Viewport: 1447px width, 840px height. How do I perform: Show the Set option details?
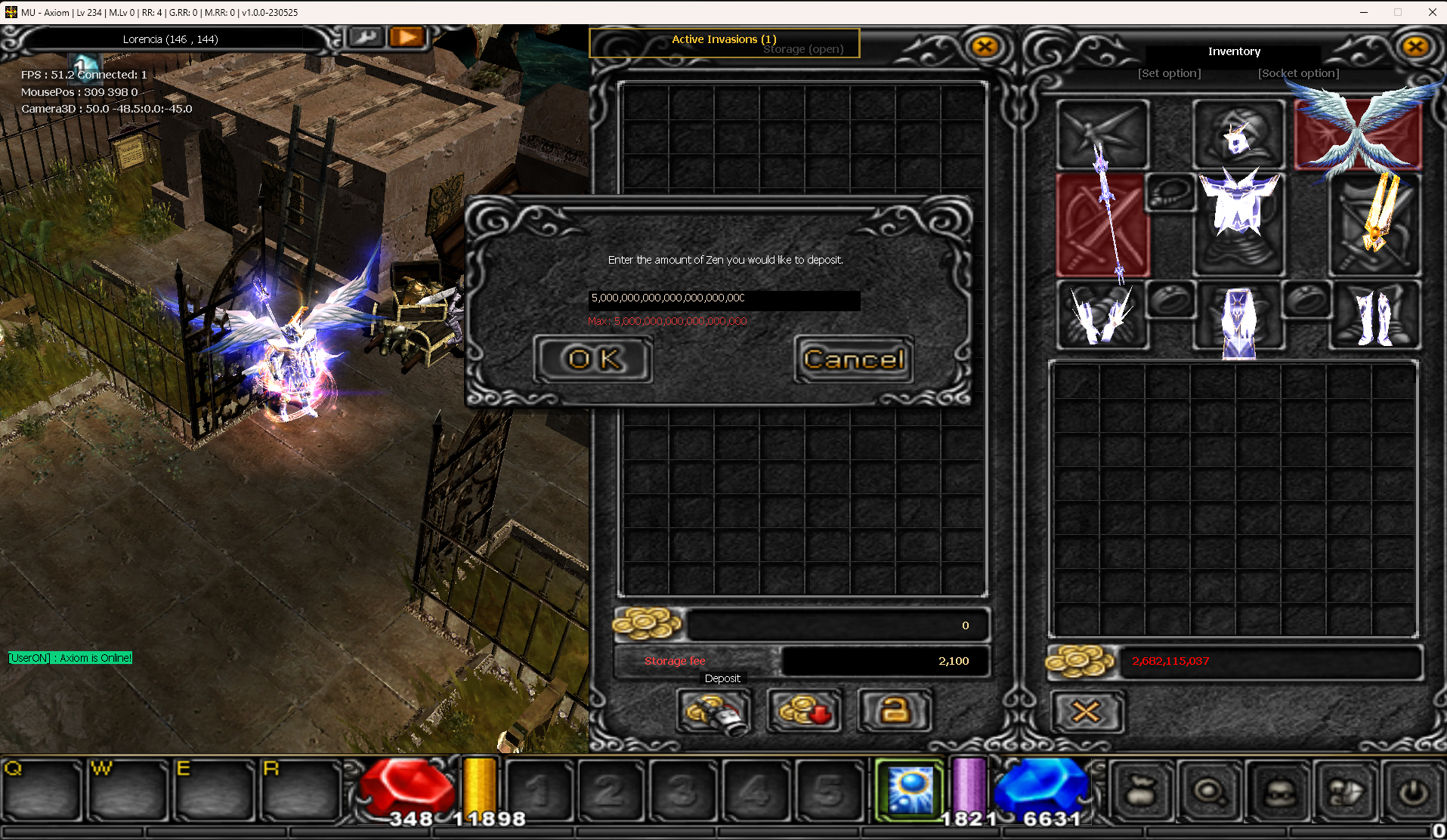(x=1169, y=73)
